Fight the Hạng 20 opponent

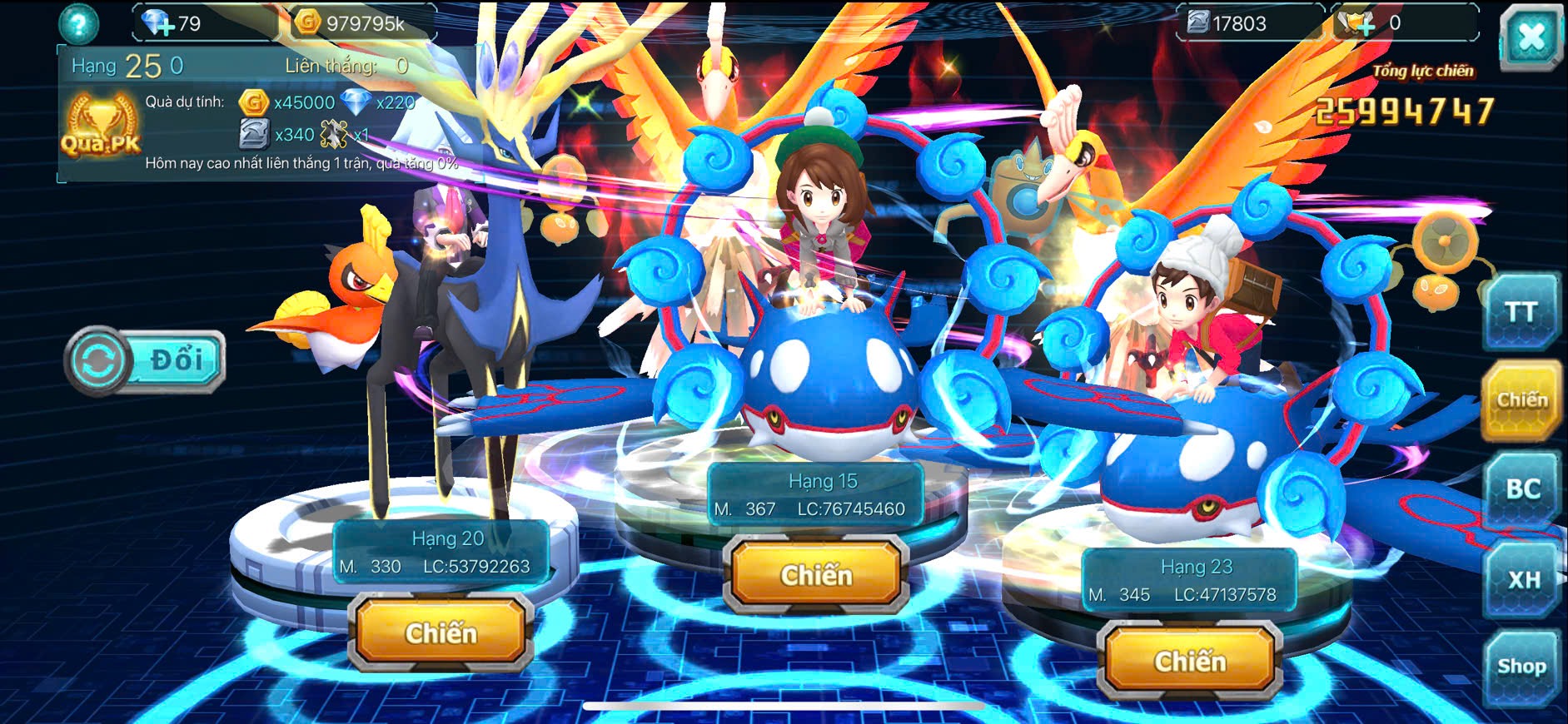coord(441,633)
